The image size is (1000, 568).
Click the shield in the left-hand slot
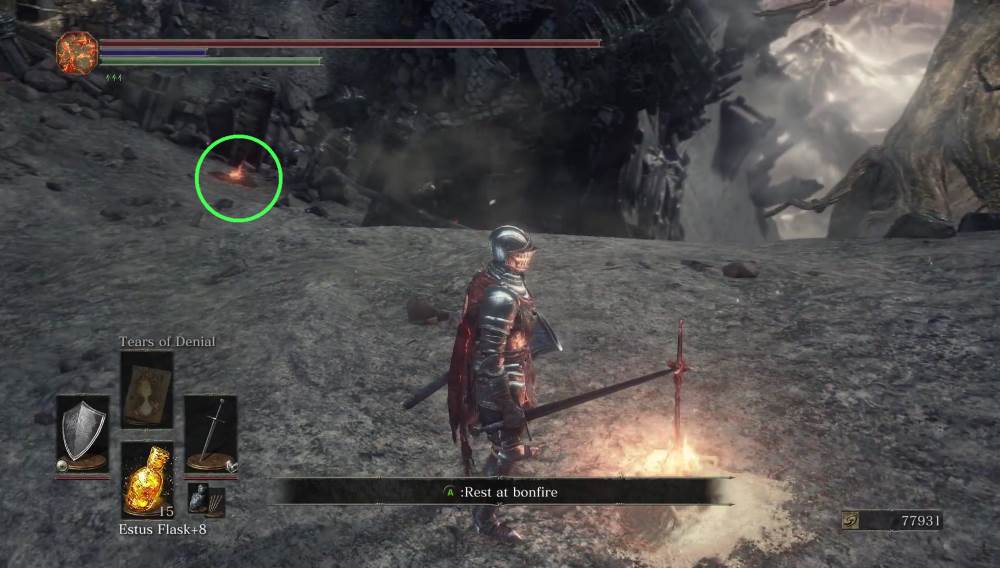(82, 432)
